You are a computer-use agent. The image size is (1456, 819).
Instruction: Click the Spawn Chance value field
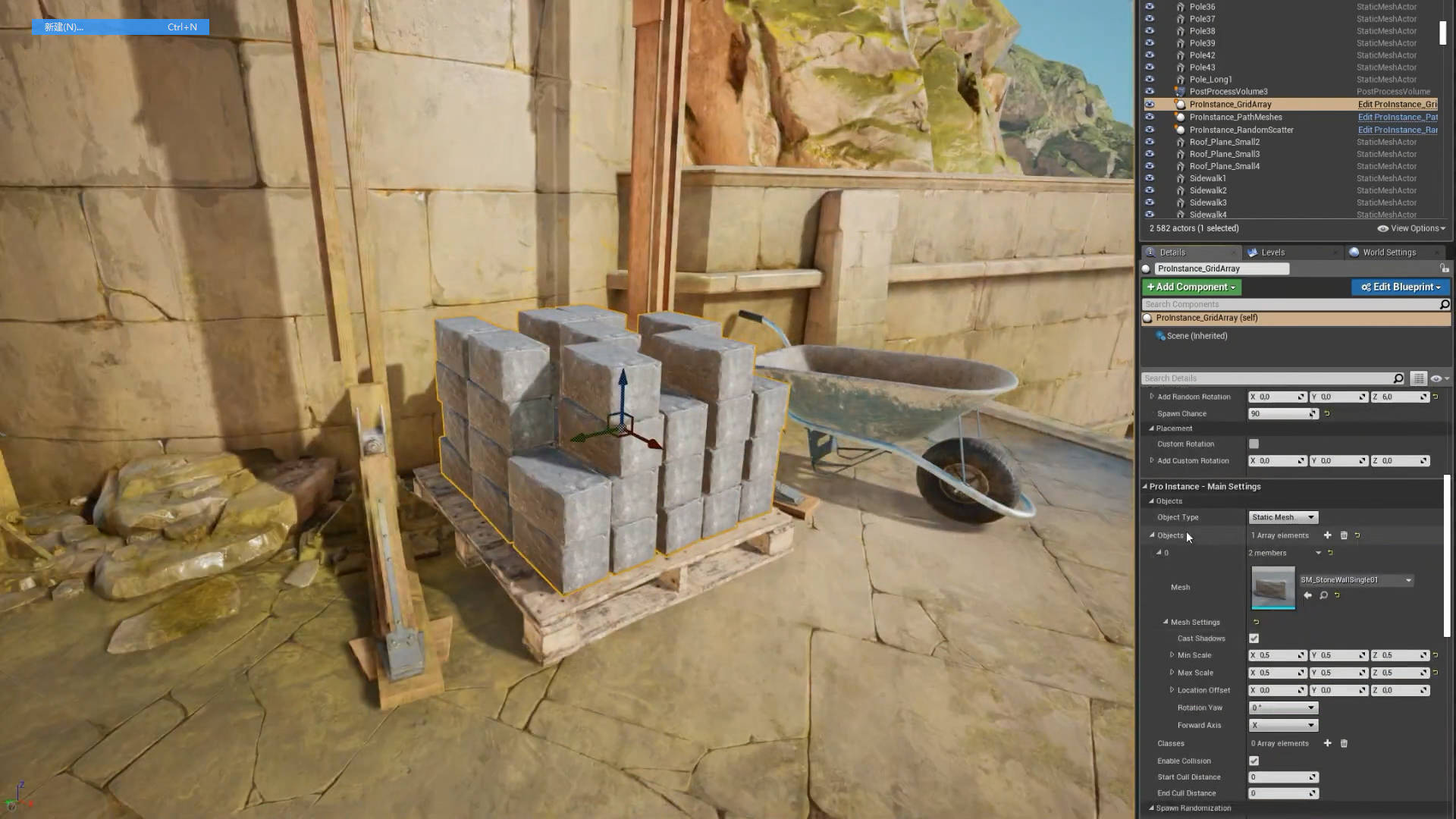1279,414
